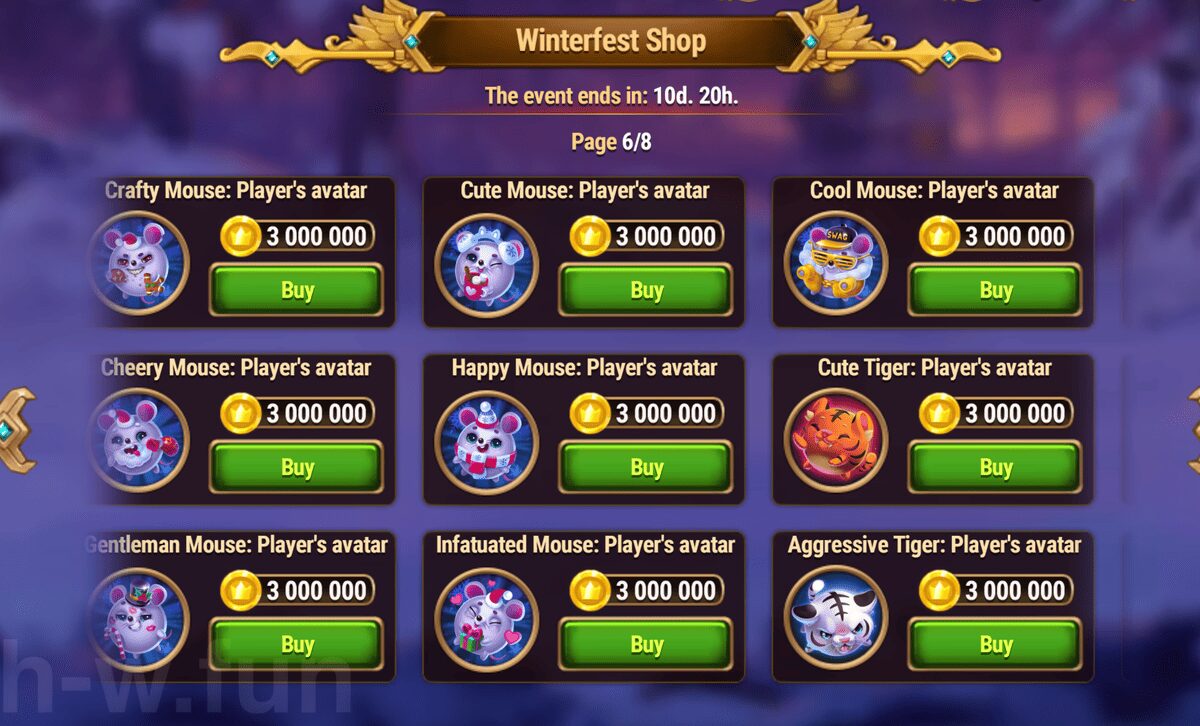This screenshot has width=1200, height=726.
Task: Buy the Cheery Mouse avatar
Action: pos(296,467)
